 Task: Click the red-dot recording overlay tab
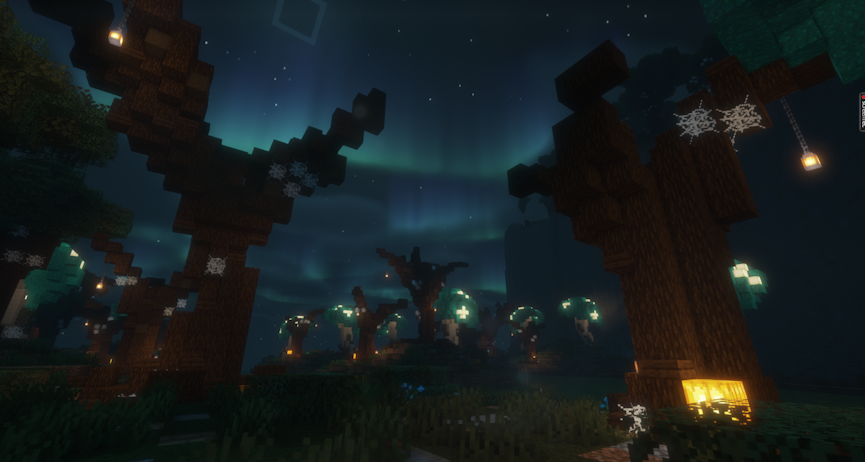(x=861, y=111)
